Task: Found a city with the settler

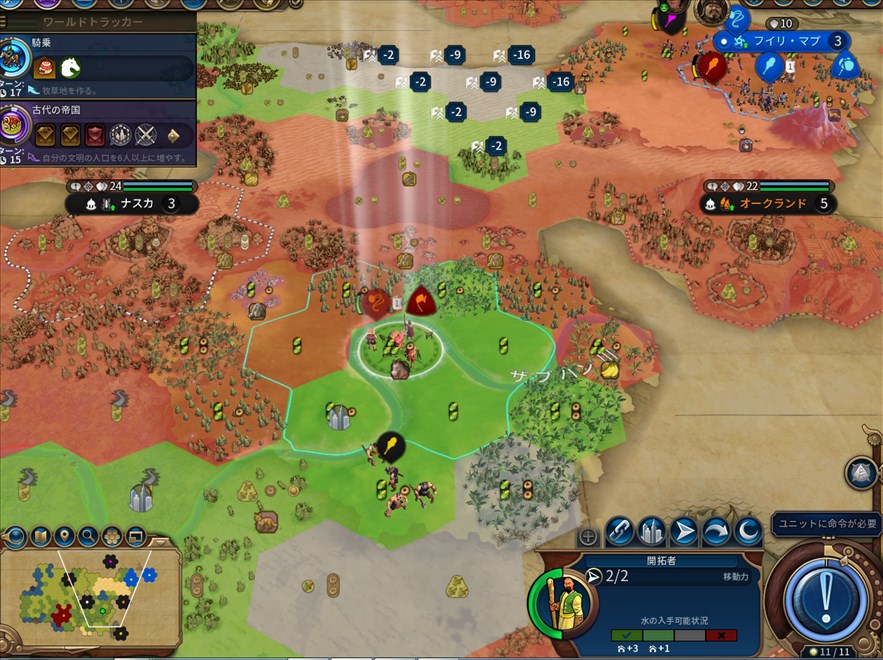Action: [653, 531]
